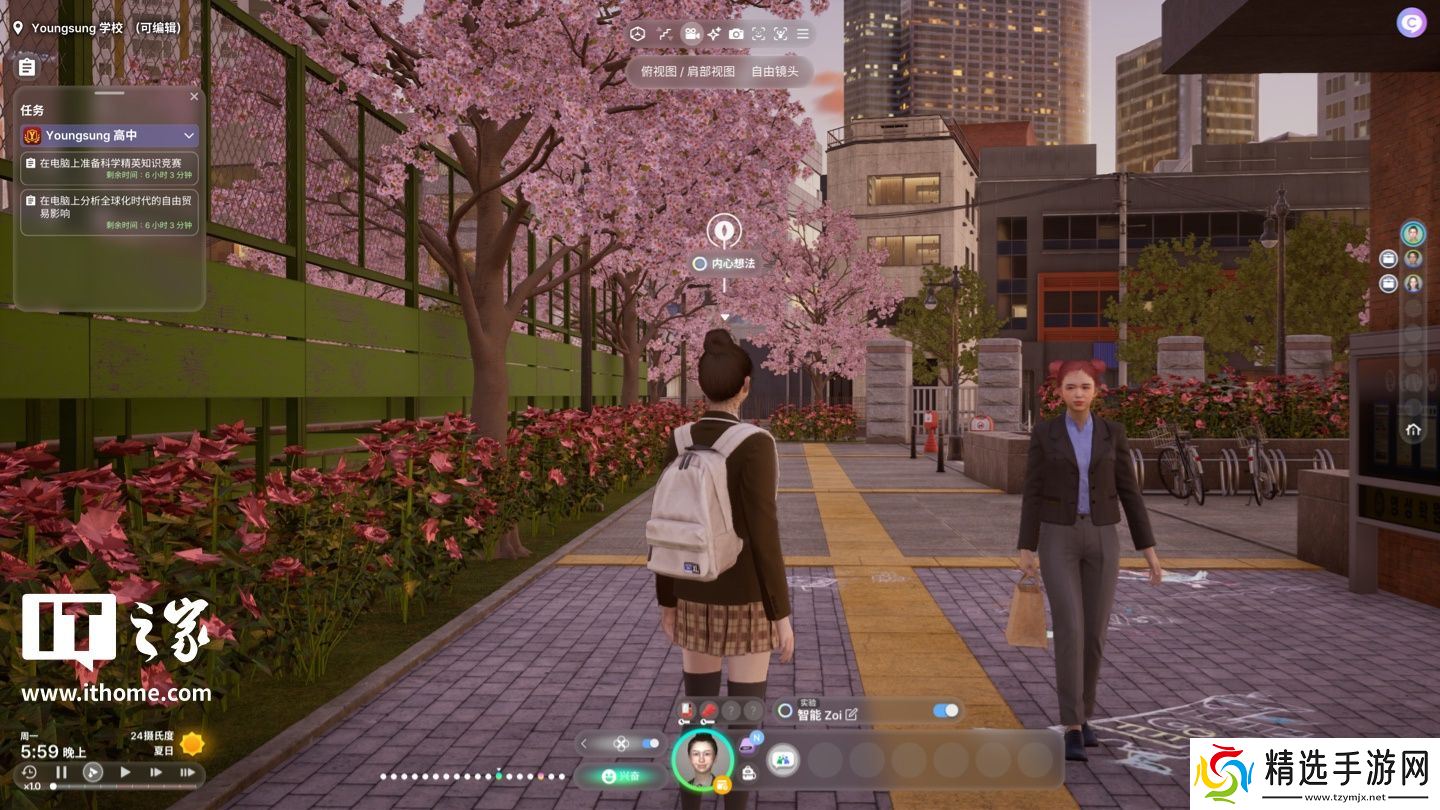The height and width of the screenshot is (810, 1440).
Task: Open the free trade analysis task
Action: point(110,212)
